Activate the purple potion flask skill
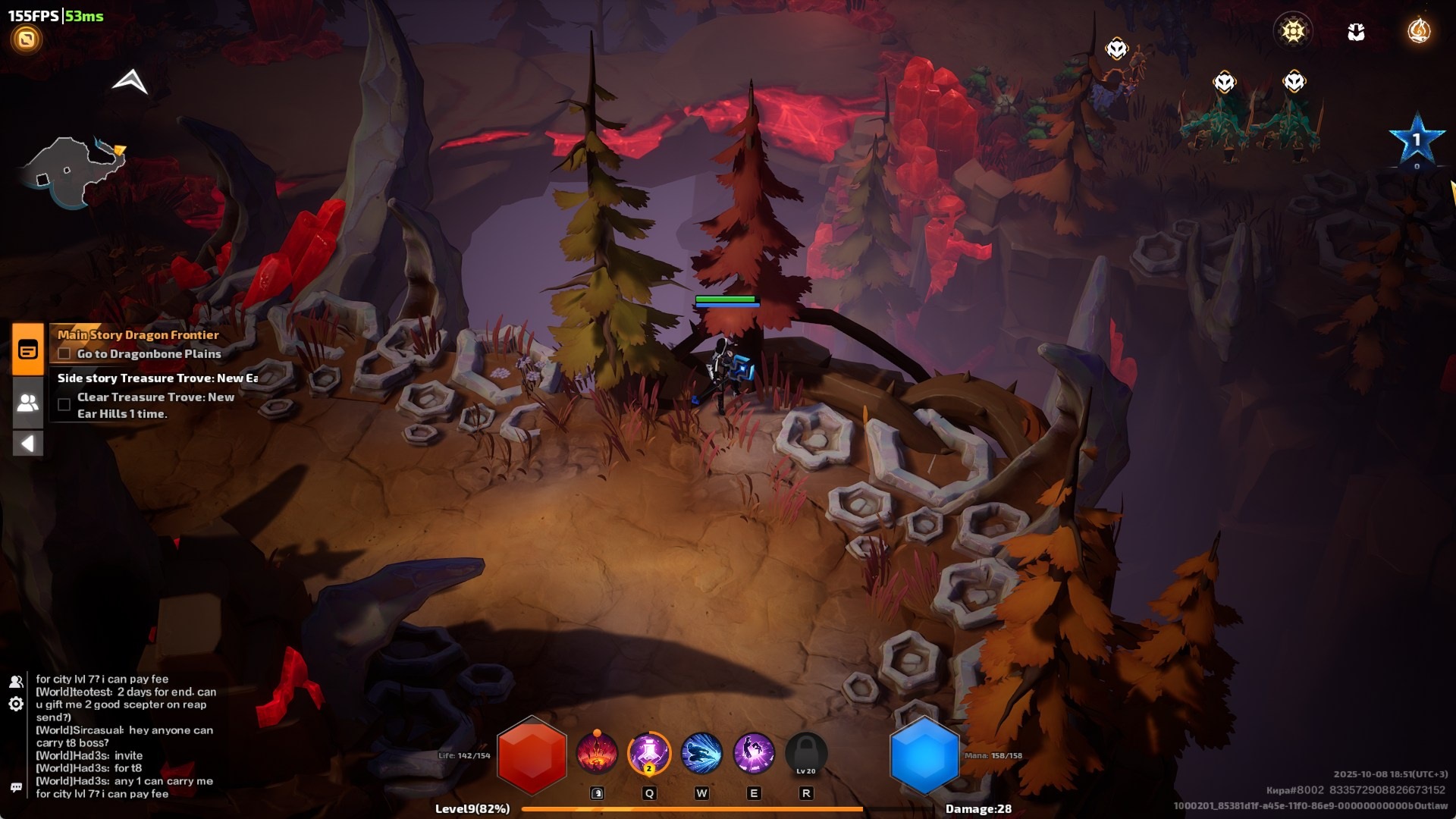Screen dimensions: 1456x819 pos(649,753)
